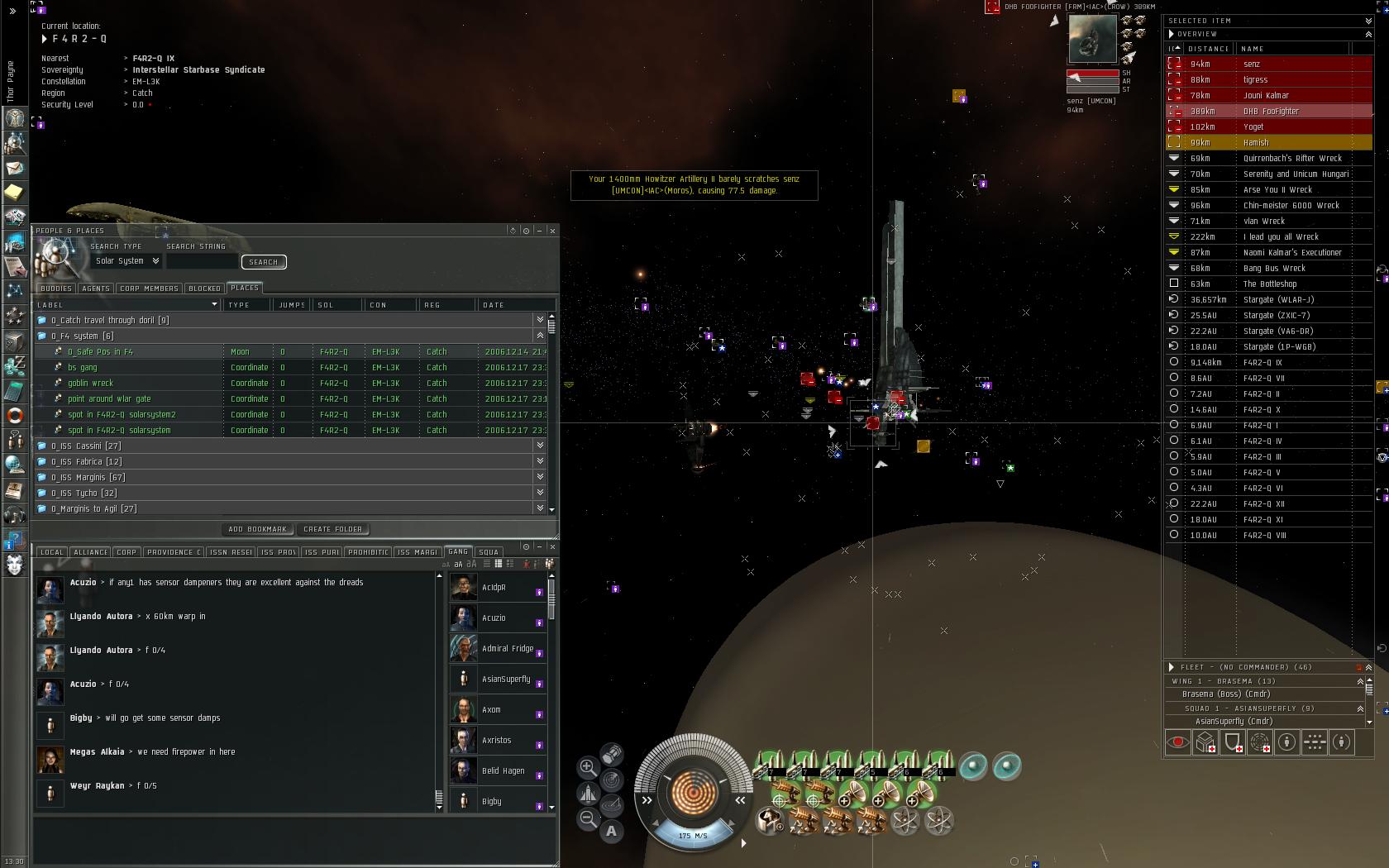The height and width of the screenshot is (868, 1389).
Task: Toggle the autopilot 'A' button
Action: tap(611, 831)
